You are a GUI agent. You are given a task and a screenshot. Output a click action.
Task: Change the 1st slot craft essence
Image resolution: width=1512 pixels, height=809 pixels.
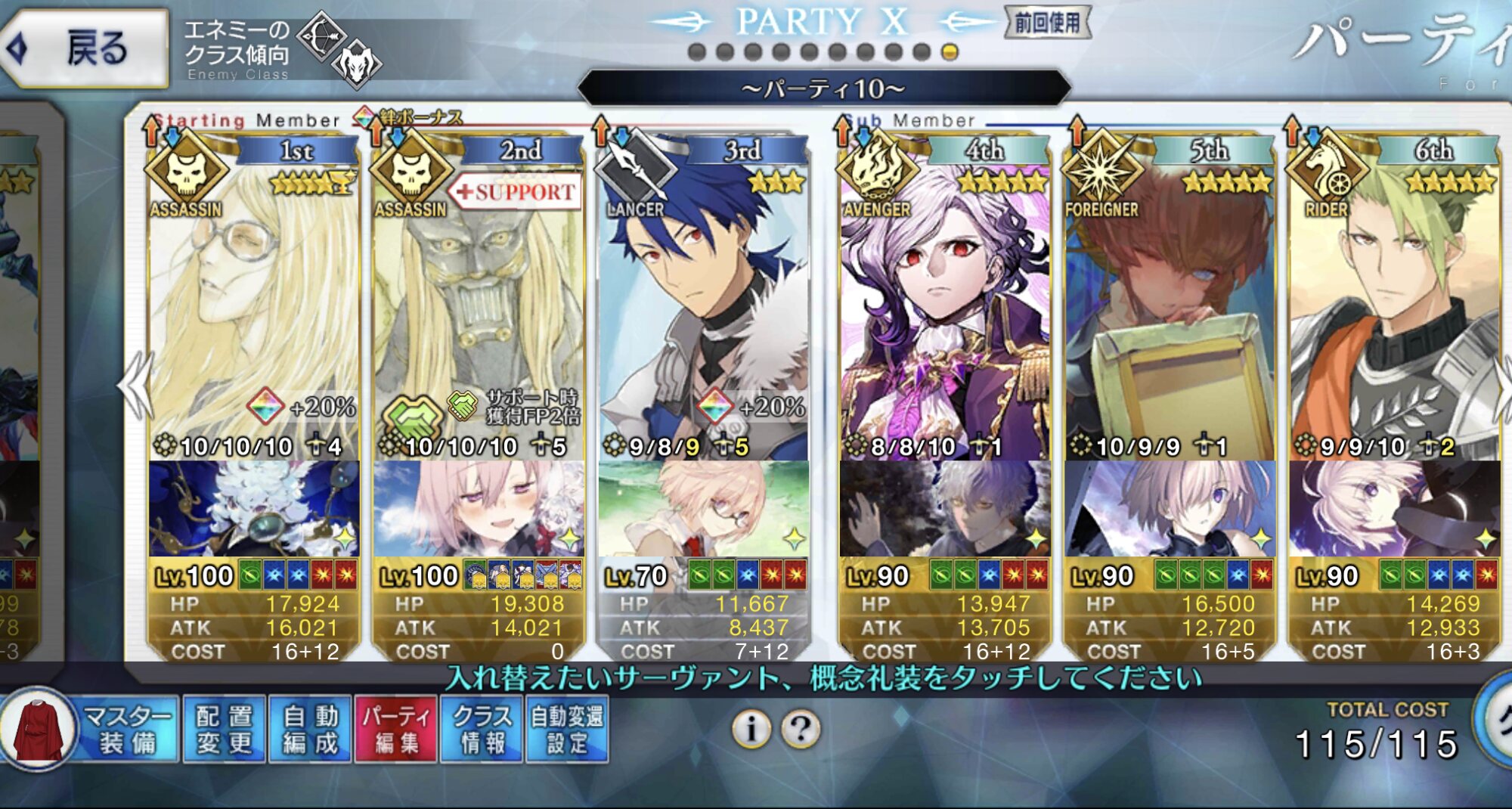pyautogui.click(x=253, y=509)
